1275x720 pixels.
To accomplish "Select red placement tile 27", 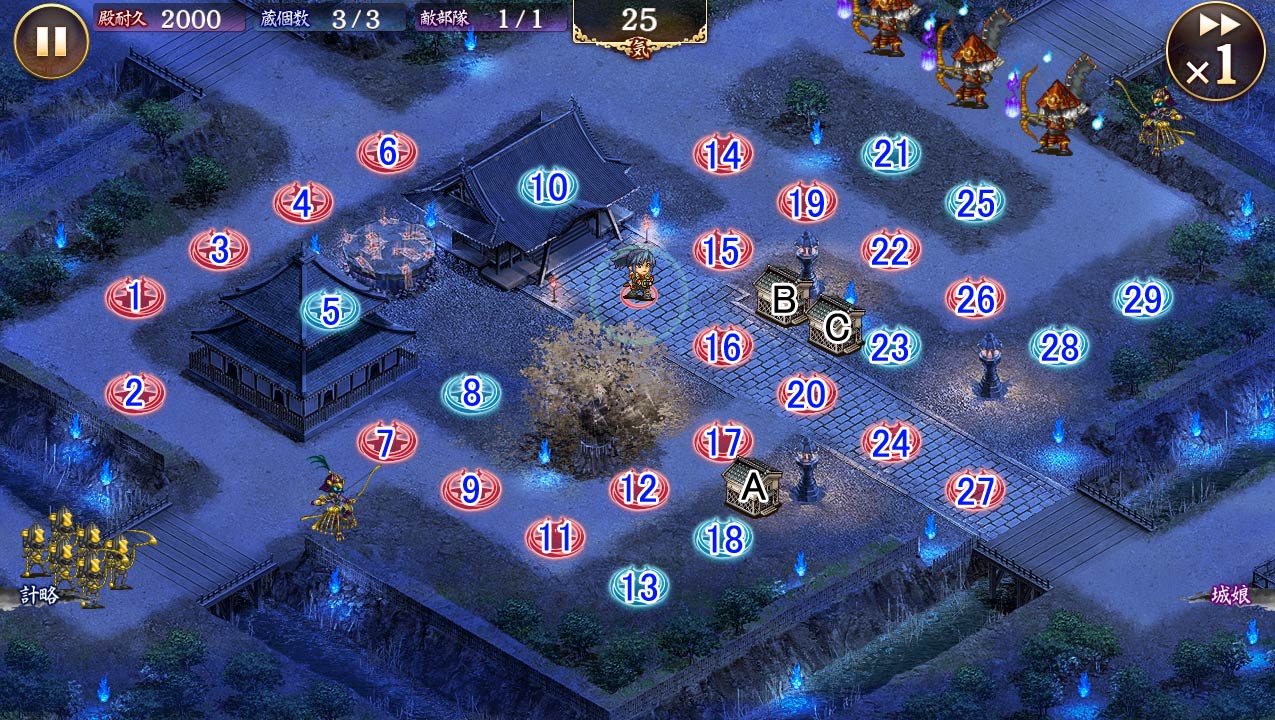I will pos(974,490).
